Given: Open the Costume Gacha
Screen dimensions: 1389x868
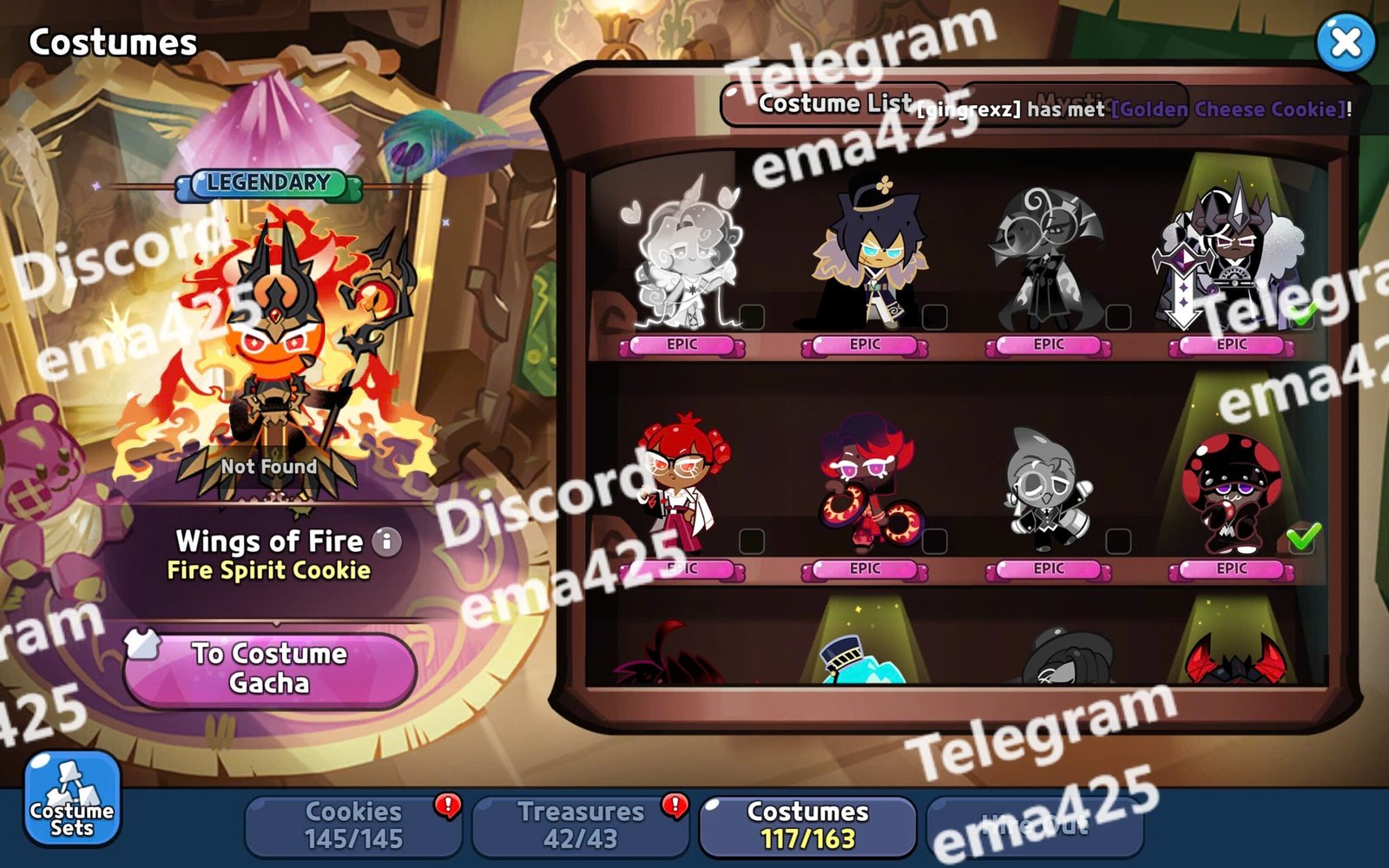Looking at the screenshot, I should pyautogui.click(x=269, y=668).
